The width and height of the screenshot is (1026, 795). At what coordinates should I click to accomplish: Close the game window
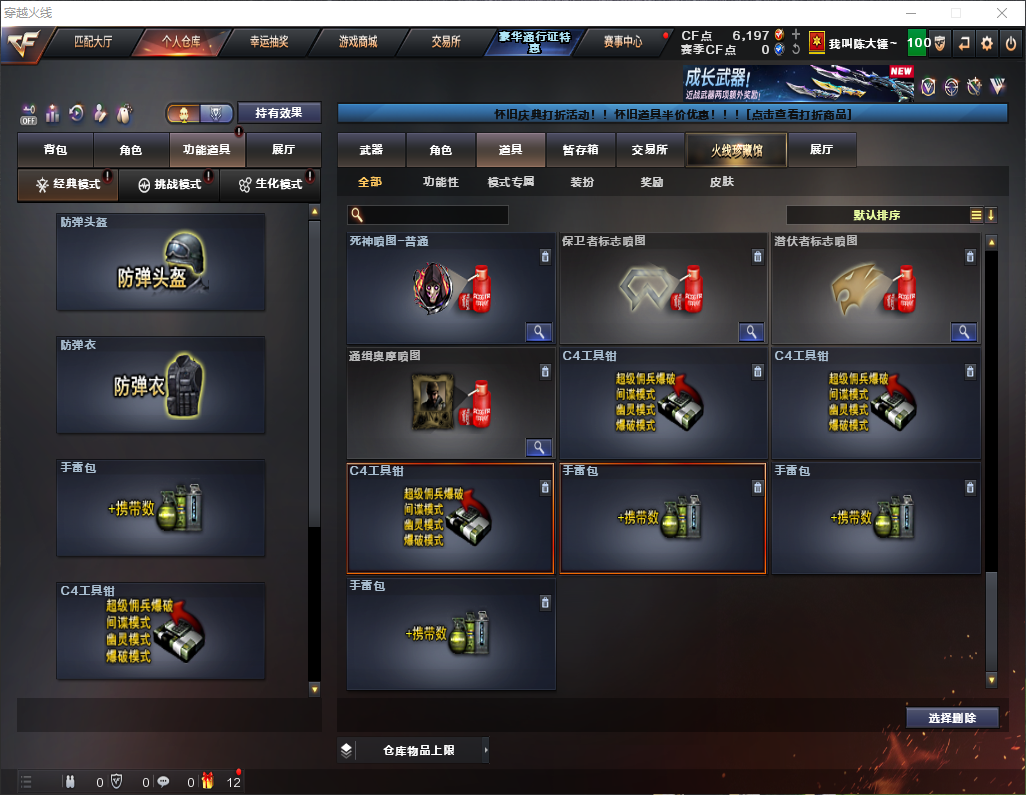pos(1002,13)
